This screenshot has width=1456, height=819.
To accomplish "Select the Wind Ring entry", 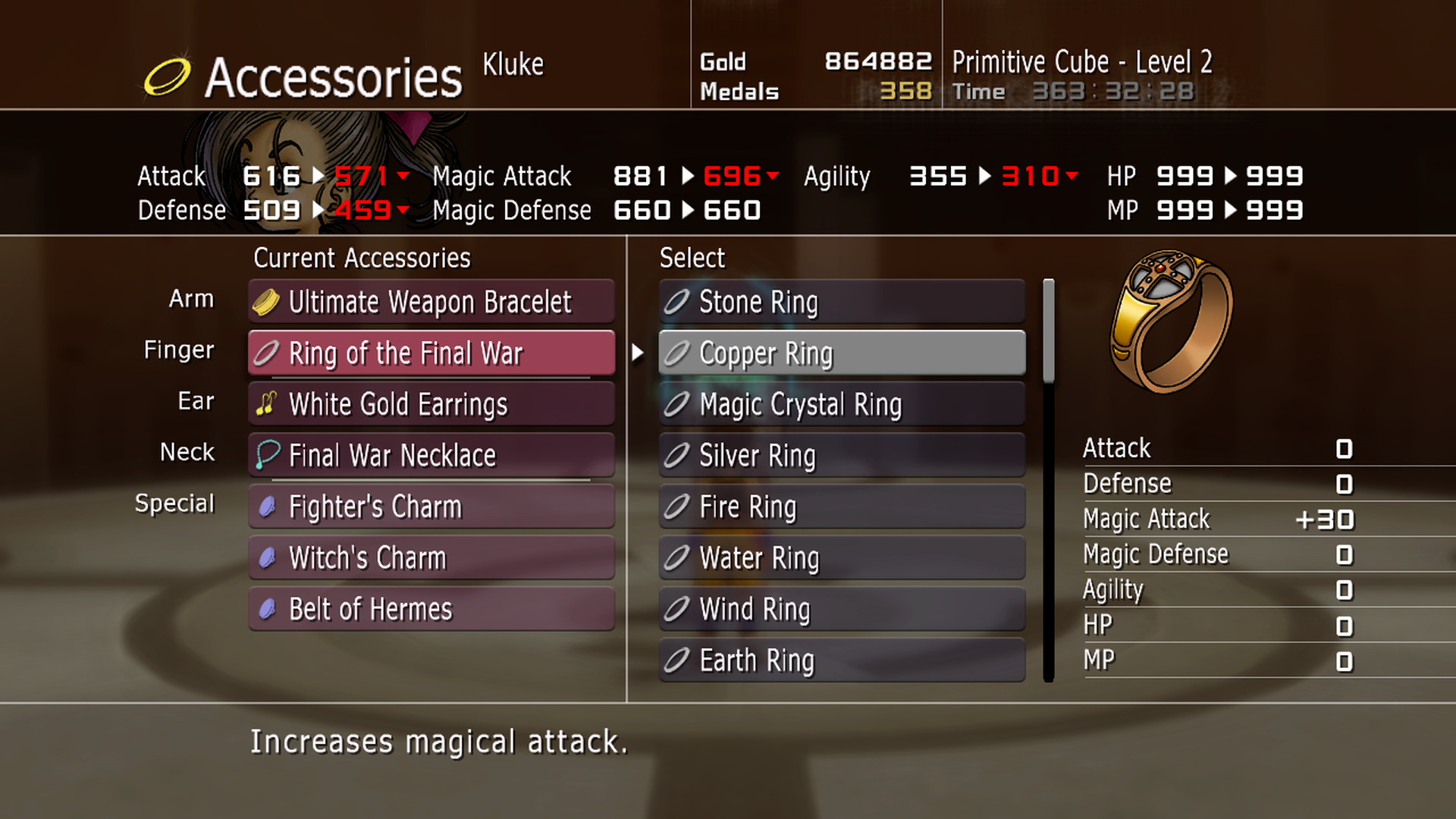I will pyautogui.click(x=842, y=609).
